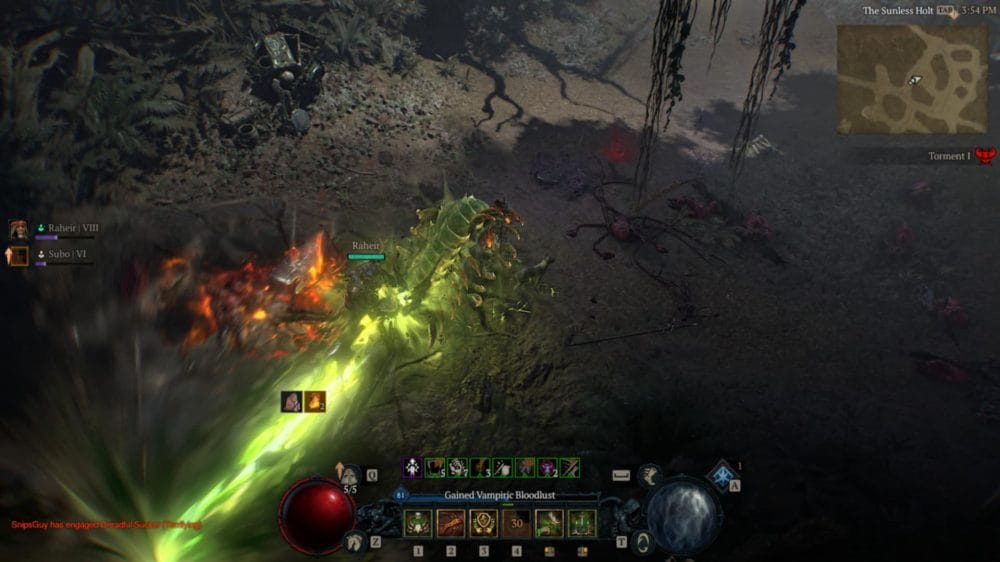Click the skill slot on 30 cooldown
Image resolution: width=1000 pixels, height=562 pixels.
coord(517,523)
